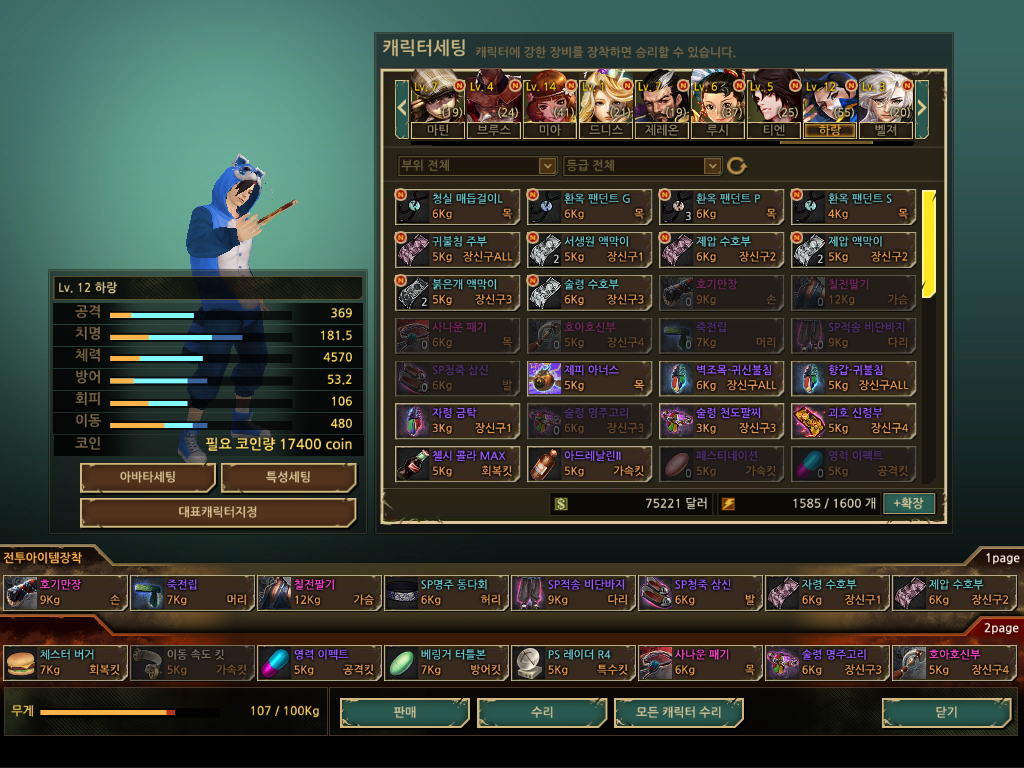The image size is (1024, 768).
Task: Close the screen with 닫기
Action: (x=945, y=712)
